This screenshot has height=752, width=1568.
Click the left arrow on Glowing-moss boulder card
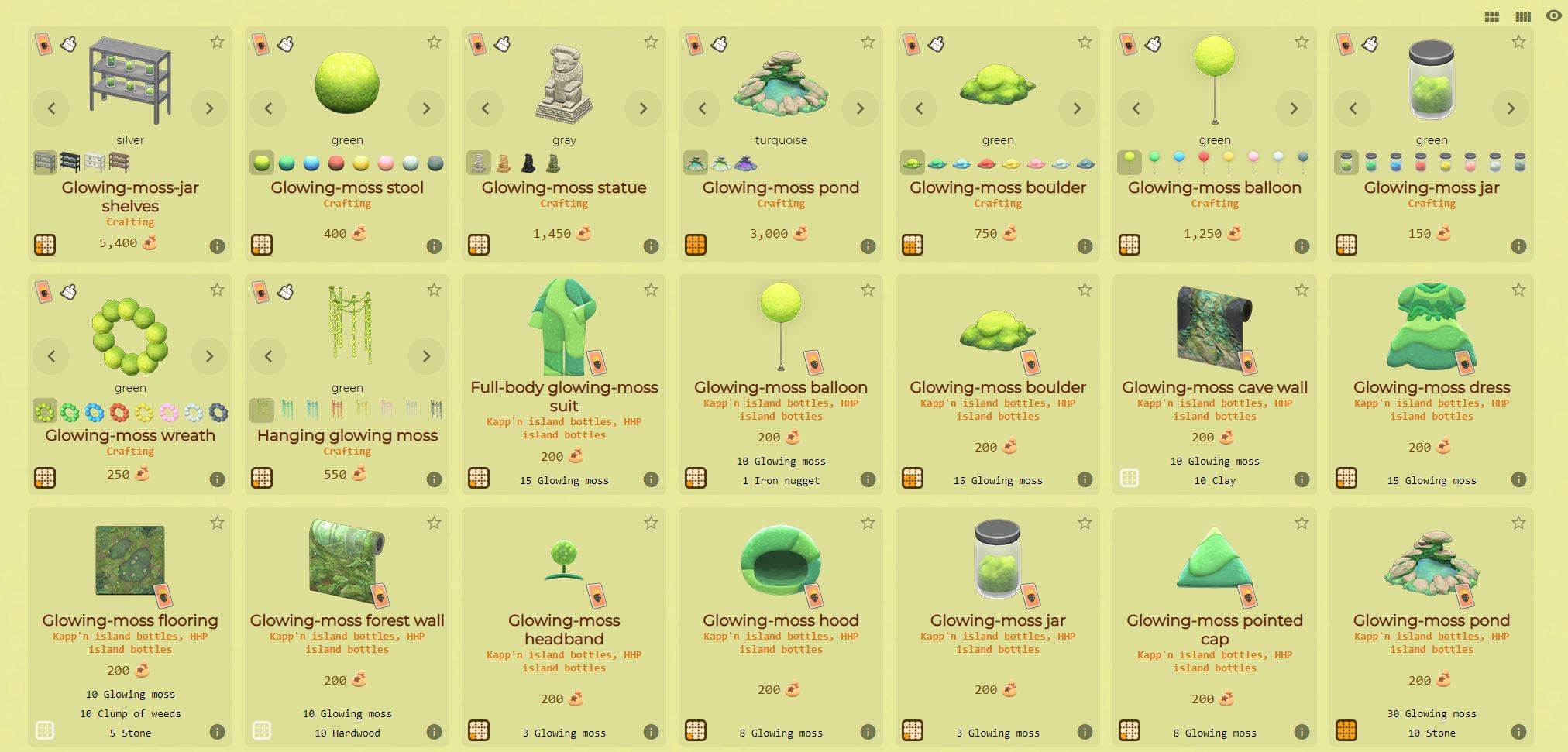(920, 108)
